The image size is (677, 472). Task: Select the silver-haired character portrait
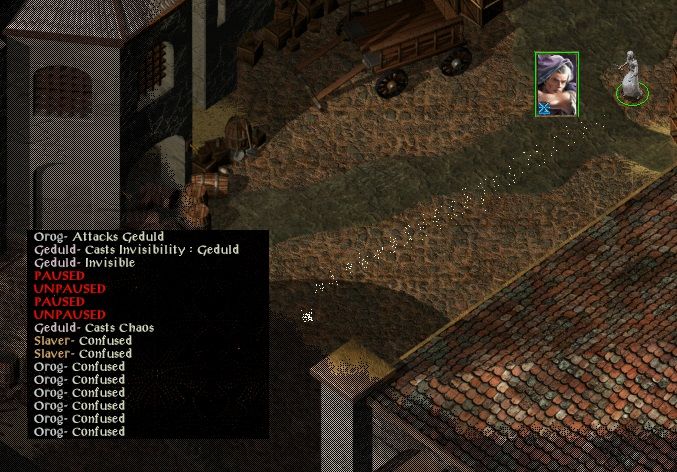556,84
